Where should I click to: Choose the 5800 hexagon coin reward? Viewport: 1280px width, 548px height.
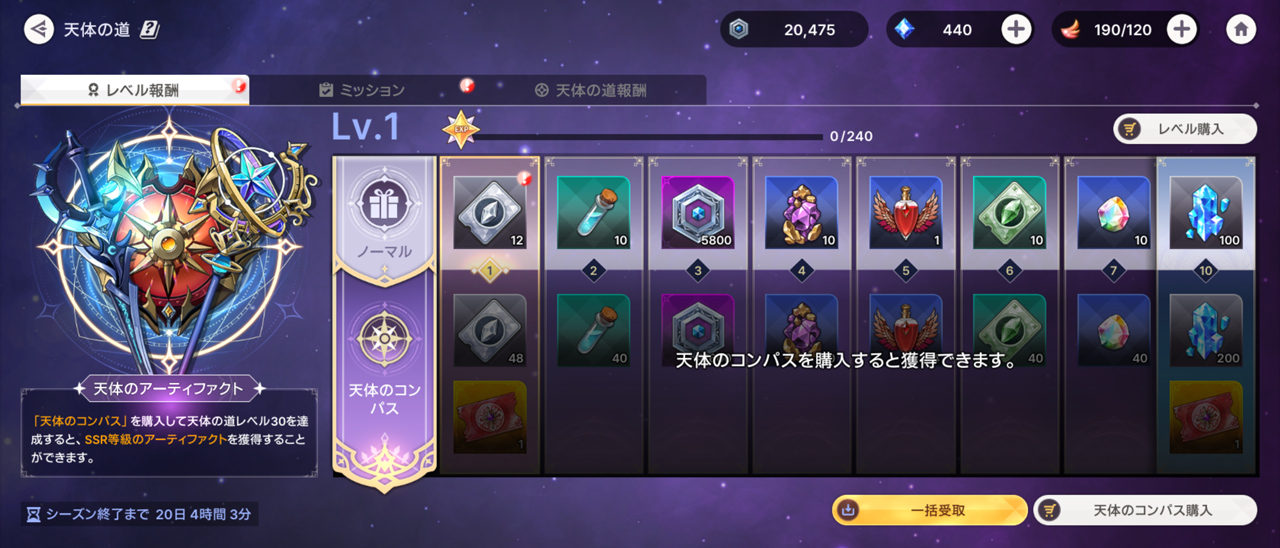click(698, 212)
